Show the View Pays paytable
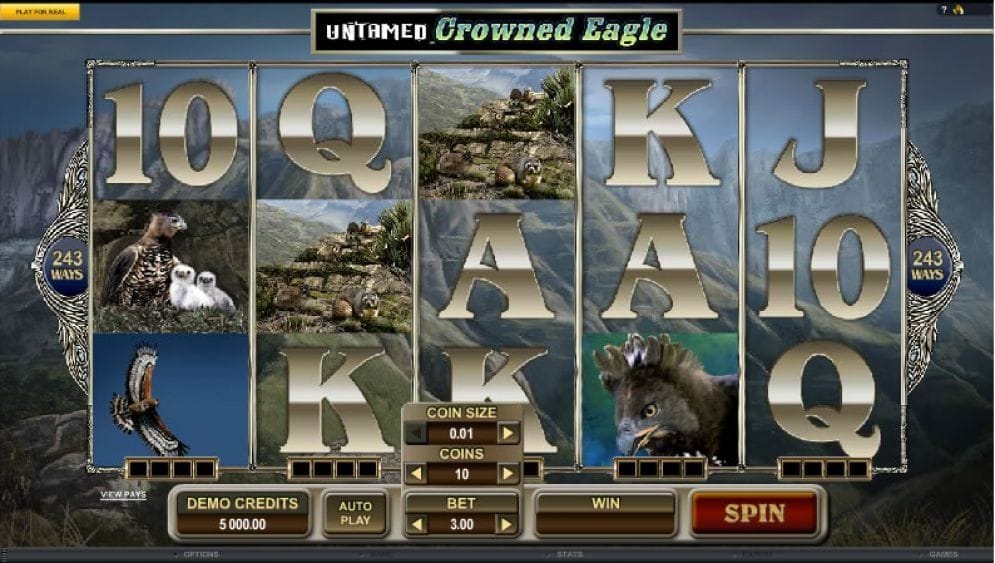 pyautogui.click(x=123, y=495)
